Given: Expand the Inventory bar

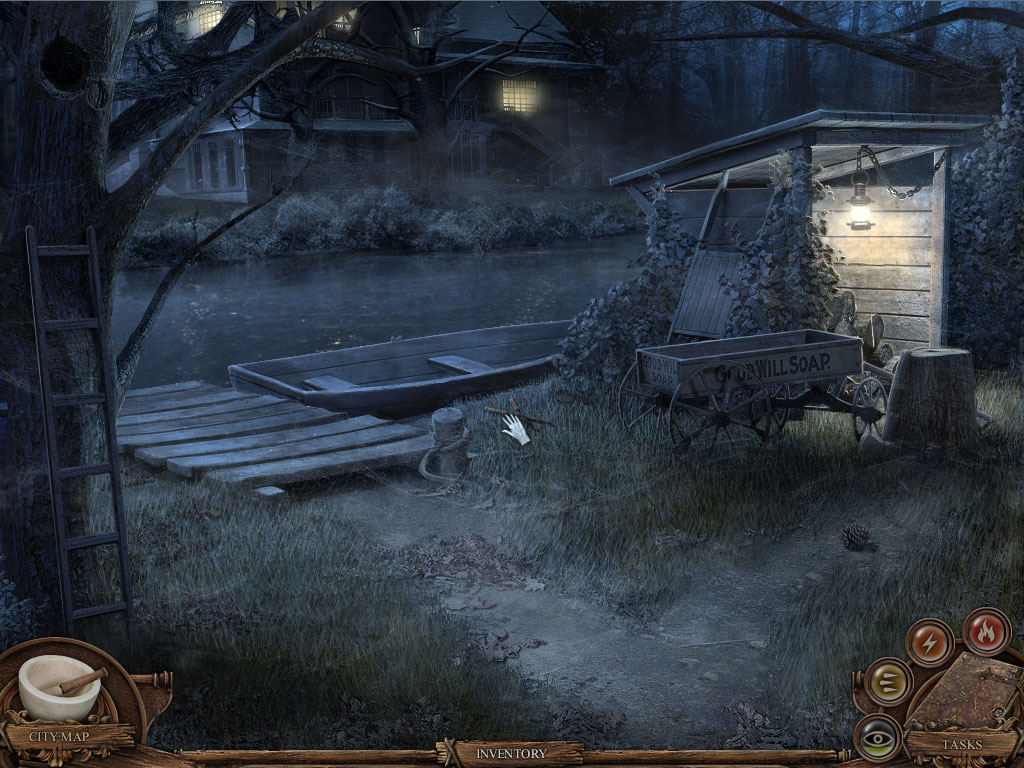Looking at the screenshot, I should coord(511,753).
